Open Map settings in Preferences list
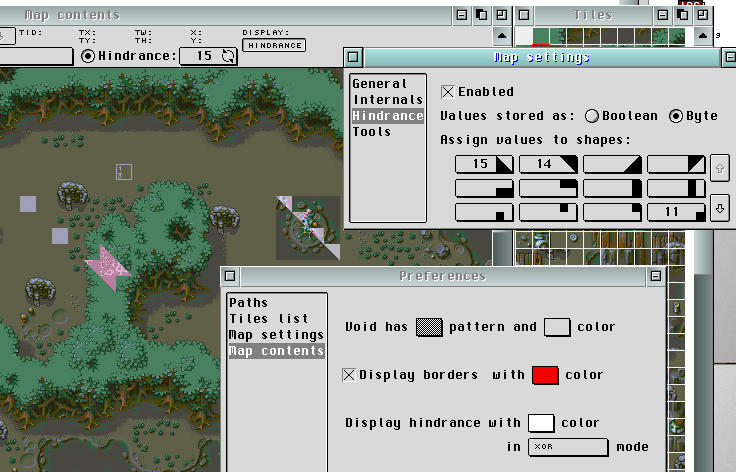The width and height of the screenshot is (736, 472). pyautogui.click(x=276, y=334)
